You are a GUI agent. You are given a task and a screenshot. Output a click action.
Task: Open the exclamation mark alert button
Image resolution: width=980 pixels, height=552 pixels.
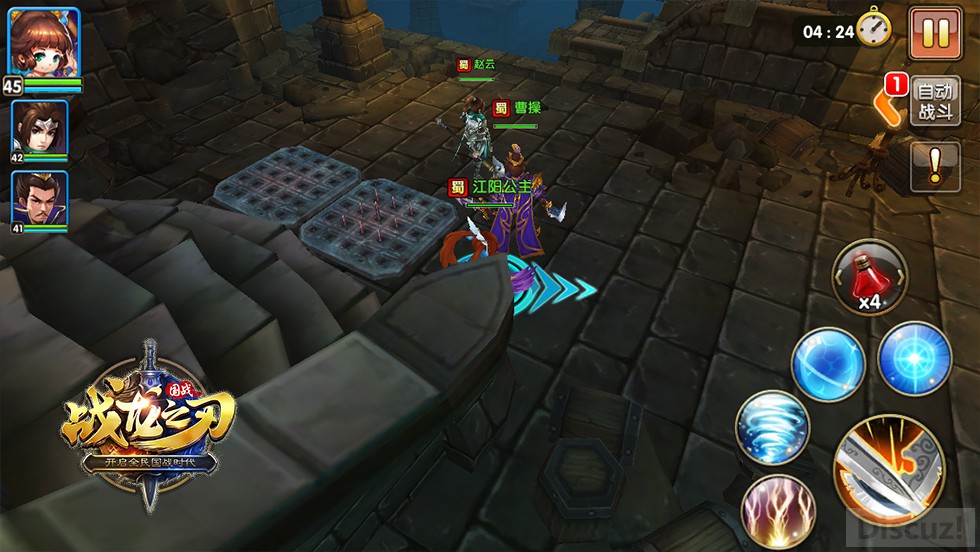click(x=935, y=166)
